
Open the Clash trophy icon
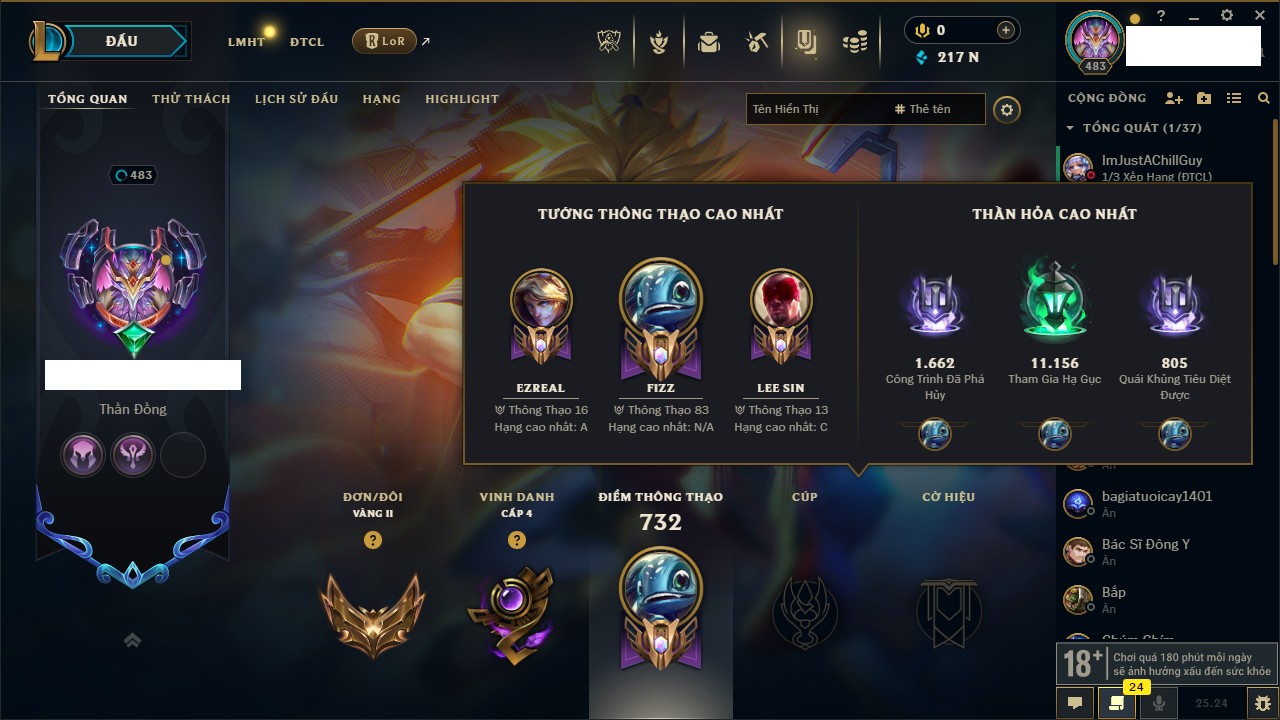tap(609, 42)
